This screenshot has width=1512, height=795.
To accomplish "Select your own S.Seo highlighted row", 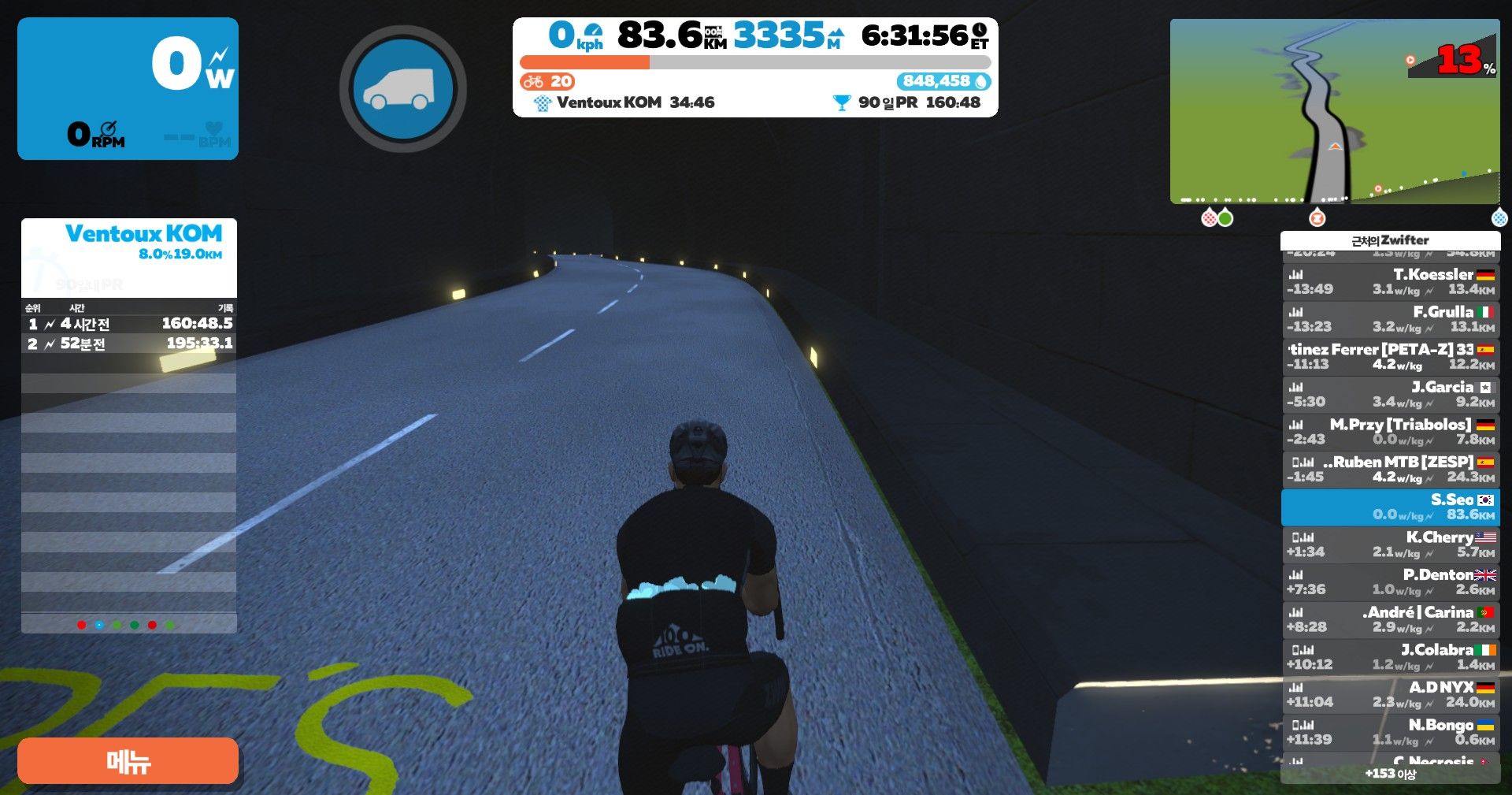I will tap(1390, 507).
